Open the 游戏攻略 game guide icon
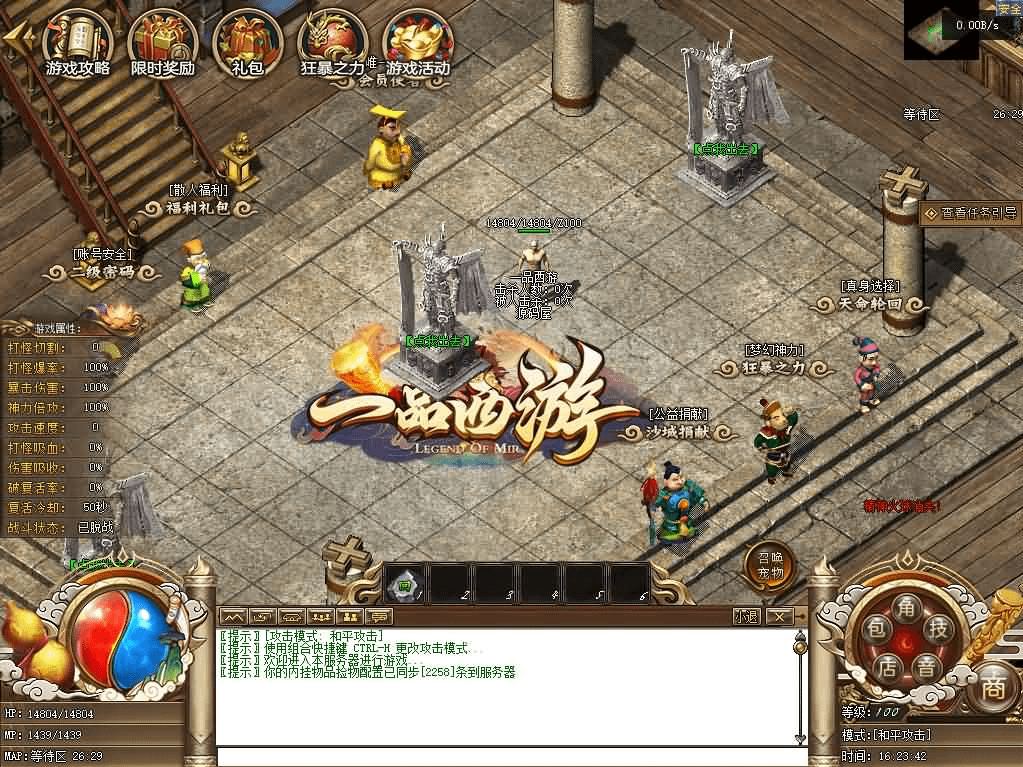The height and width of the screenshot is (767, 1023). (x=77, y=42)
